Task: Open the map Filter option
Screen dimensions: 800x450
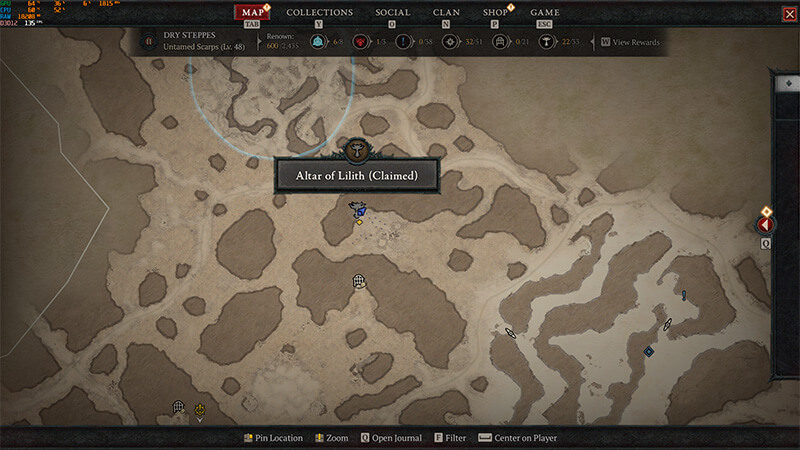Action: click(x=449, y=438)
